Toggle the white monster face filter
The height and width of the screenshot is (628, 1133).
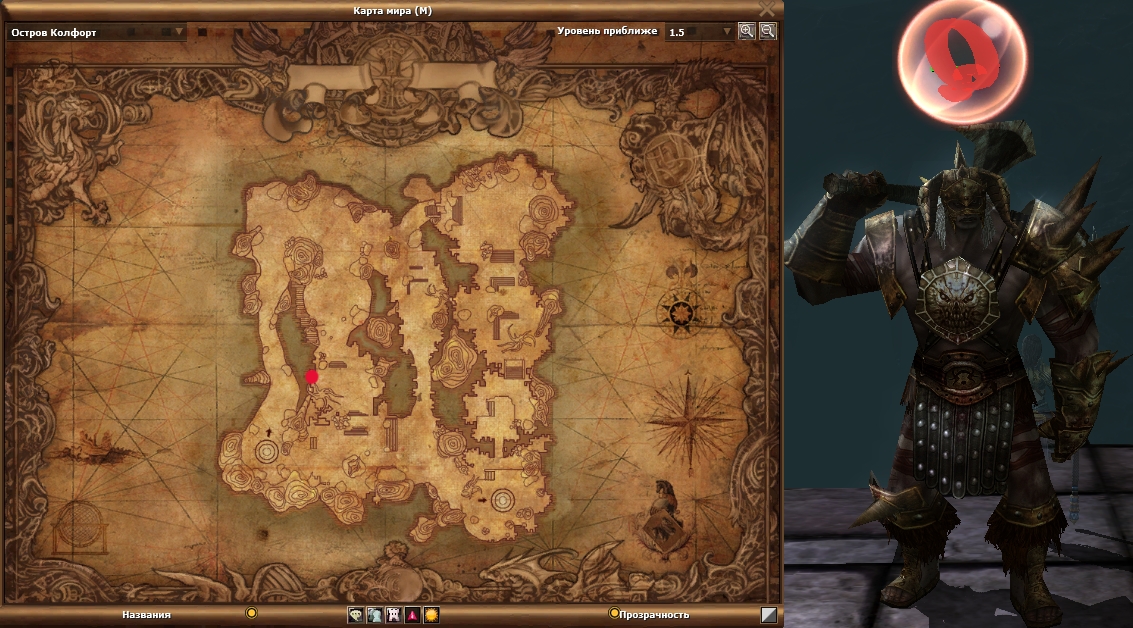(x=393, y=615)
